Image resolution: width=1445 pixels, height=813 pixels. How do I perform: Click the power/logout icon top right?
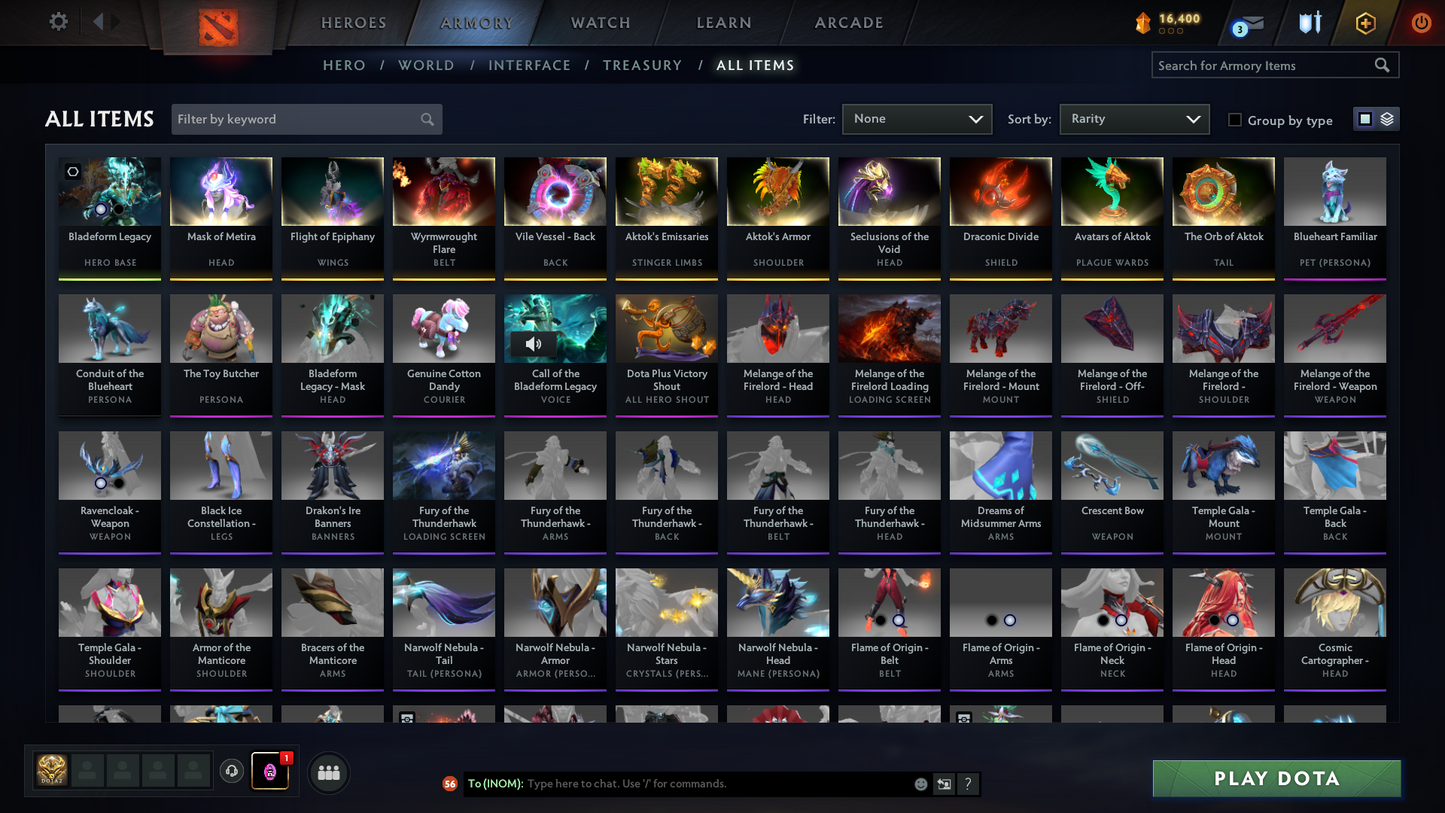point(1420,22)
